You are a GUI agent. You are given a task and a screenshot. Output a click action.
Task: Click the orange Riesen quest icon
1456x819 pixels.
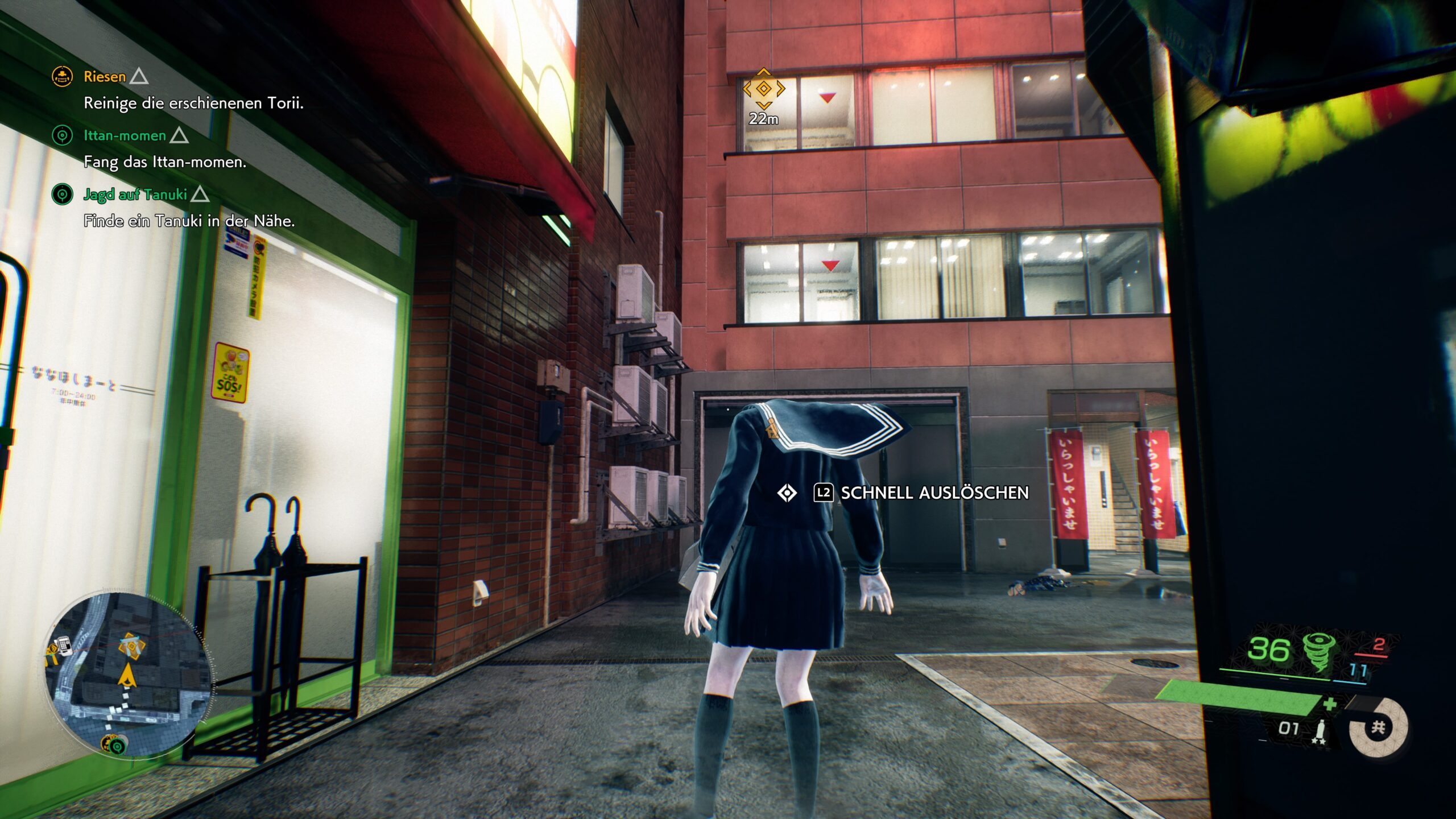pos(62,76)
